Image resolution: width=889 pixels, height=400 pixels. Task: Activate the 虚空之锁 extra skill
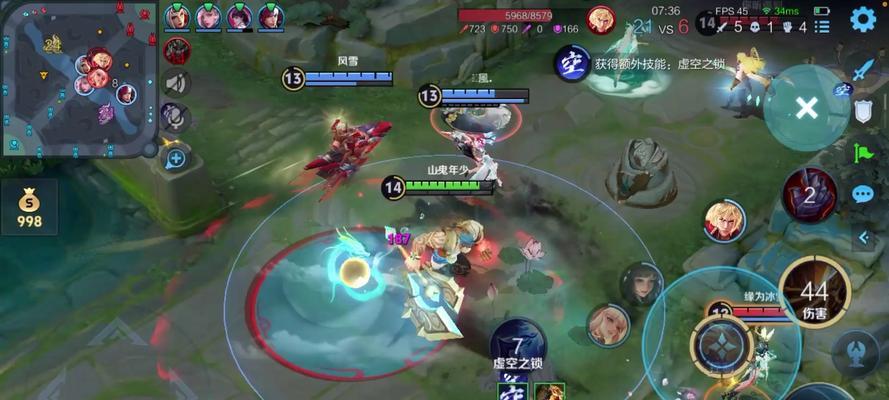(518, 347)
